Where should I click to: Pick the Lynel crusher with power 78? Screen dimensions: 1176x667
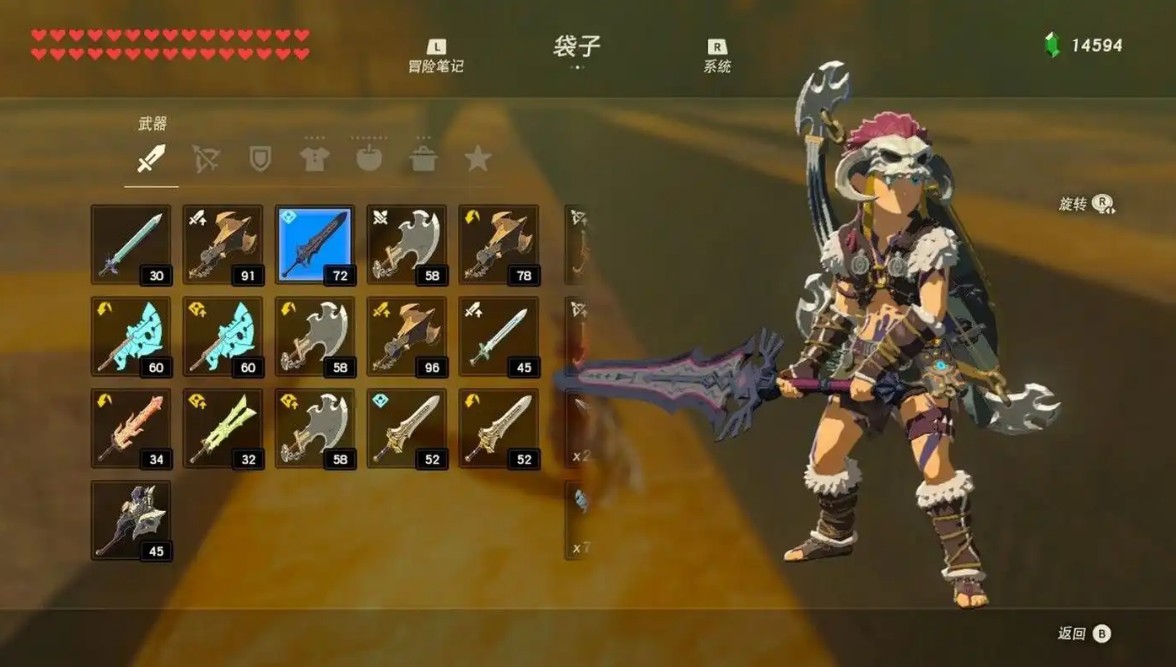coord(499,245)
